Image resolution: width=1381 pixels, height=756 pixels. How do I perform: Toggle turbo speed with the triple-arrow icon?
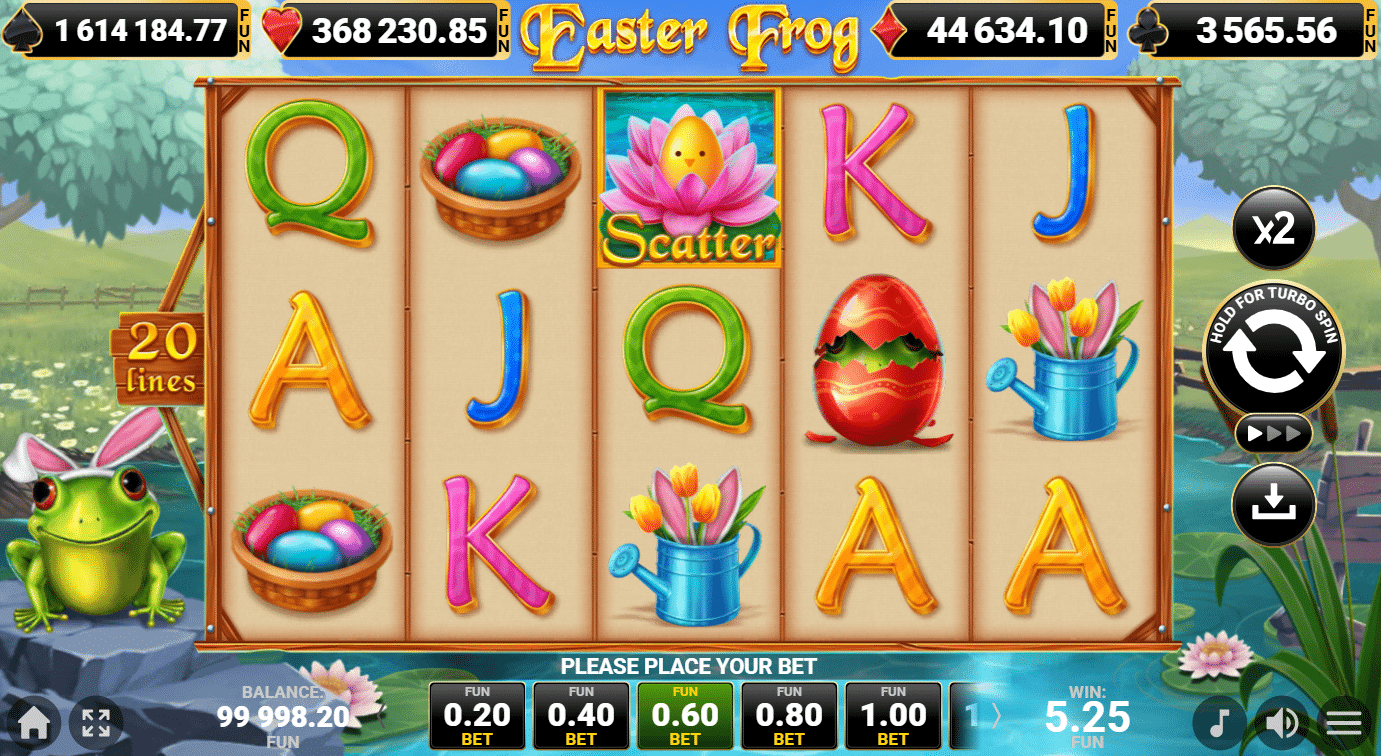(1273, 434)
